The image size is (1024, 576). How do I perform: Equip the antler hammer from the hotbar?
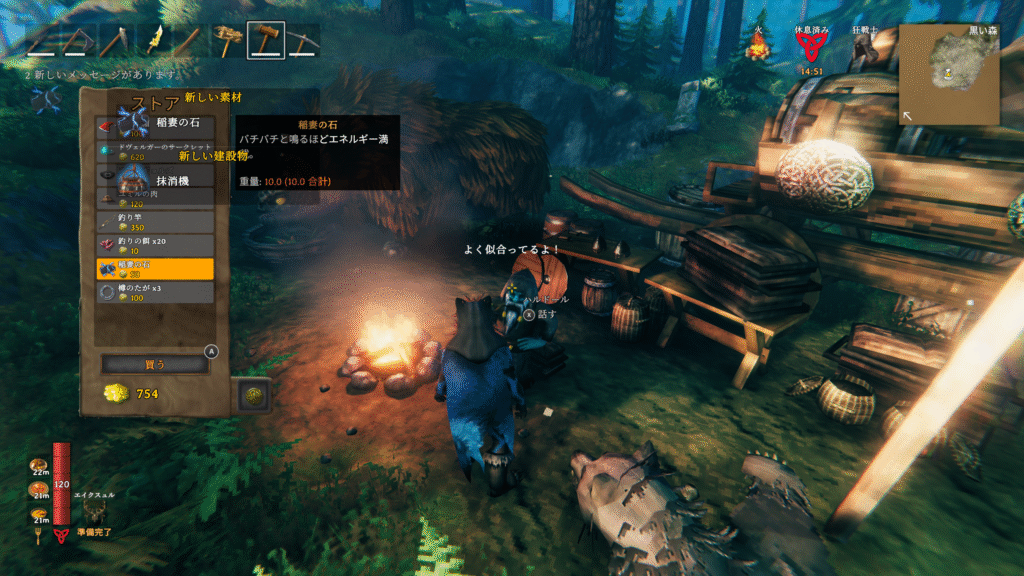click(x=229, y=41)
